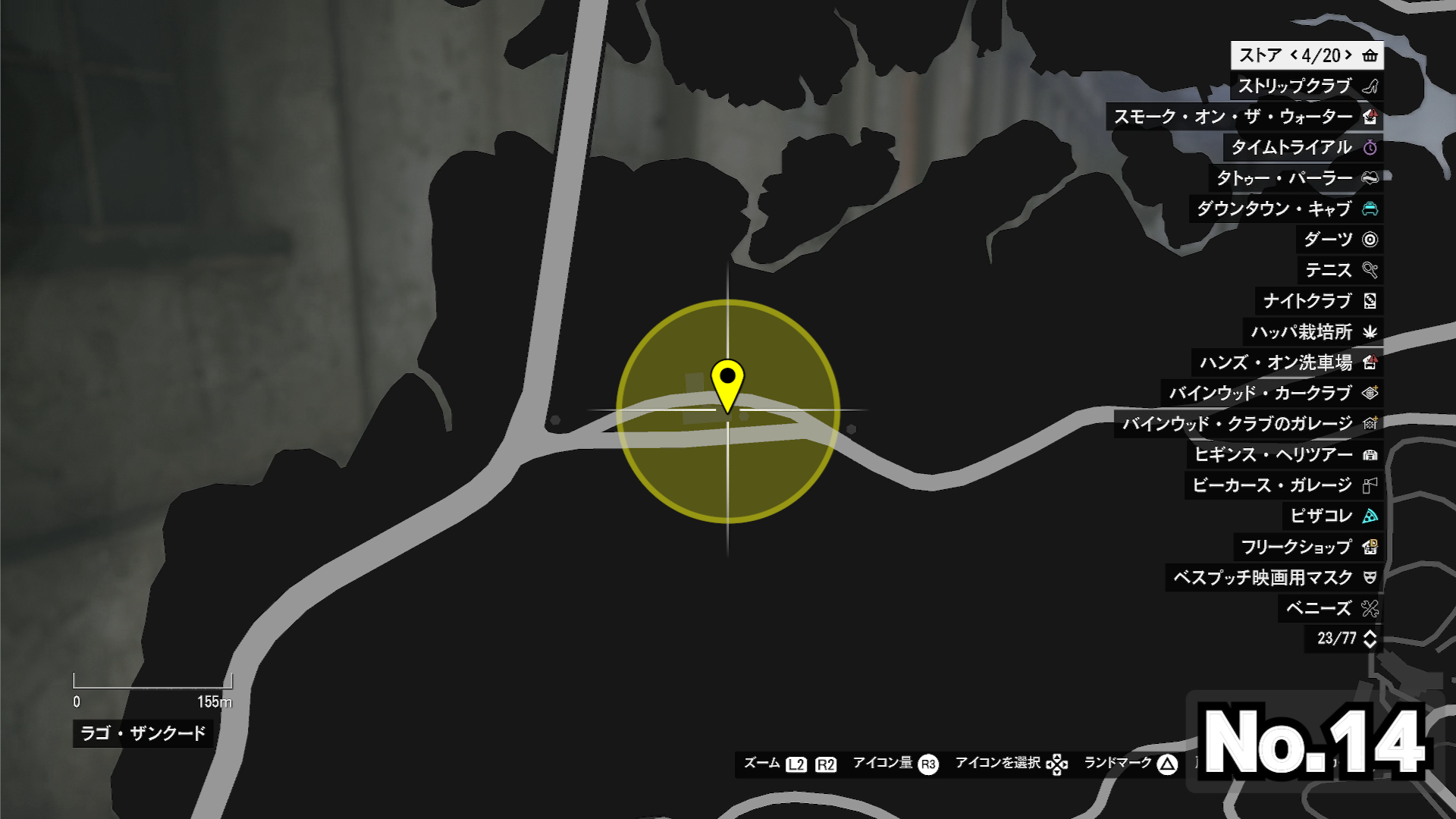
Task: Choose ヒギンス・ヘリツアー legend entry
Action: tap(1285, 454)
